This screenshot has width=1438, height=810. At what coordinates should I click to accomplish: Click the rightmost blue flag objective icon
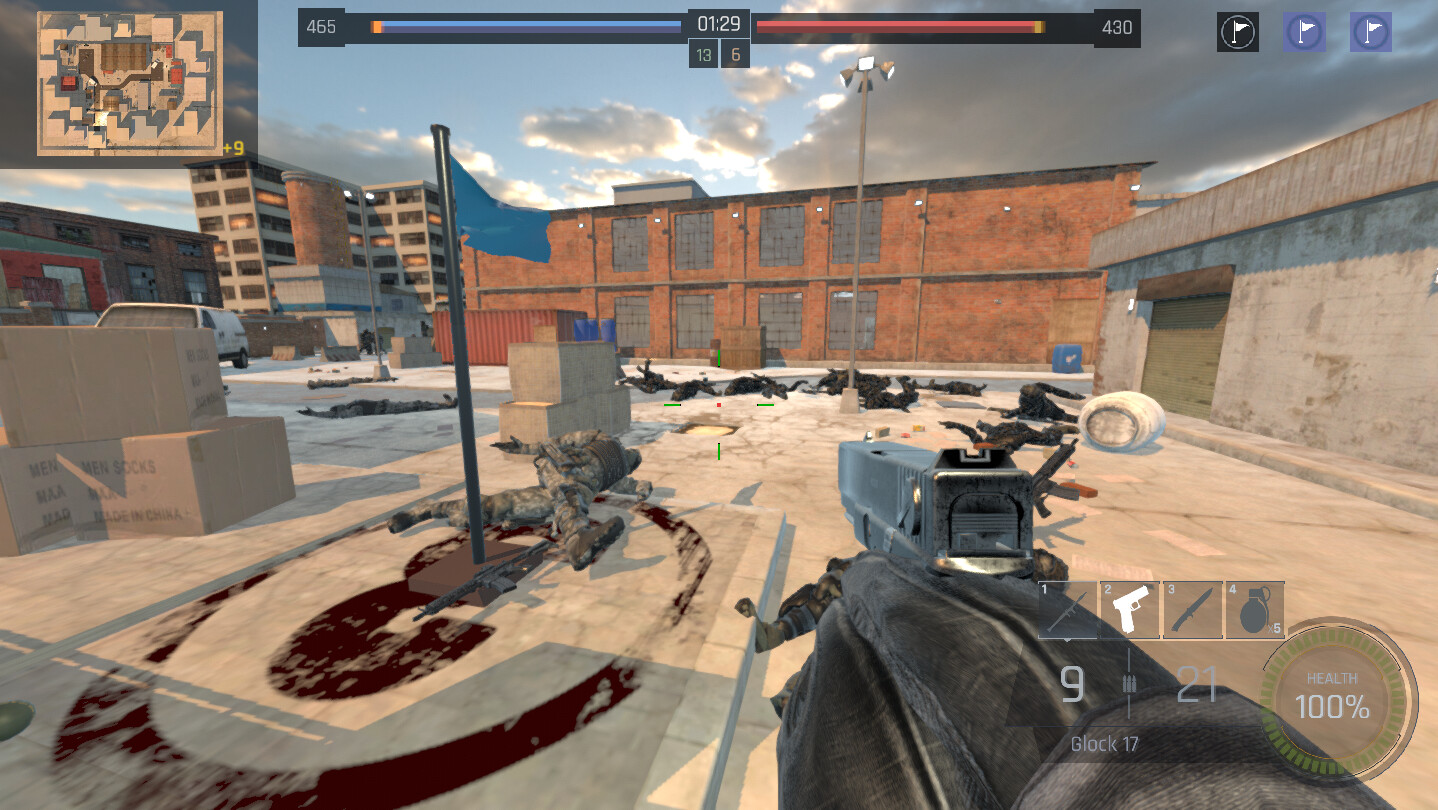pyautogui.click(x=1371, y=31)
